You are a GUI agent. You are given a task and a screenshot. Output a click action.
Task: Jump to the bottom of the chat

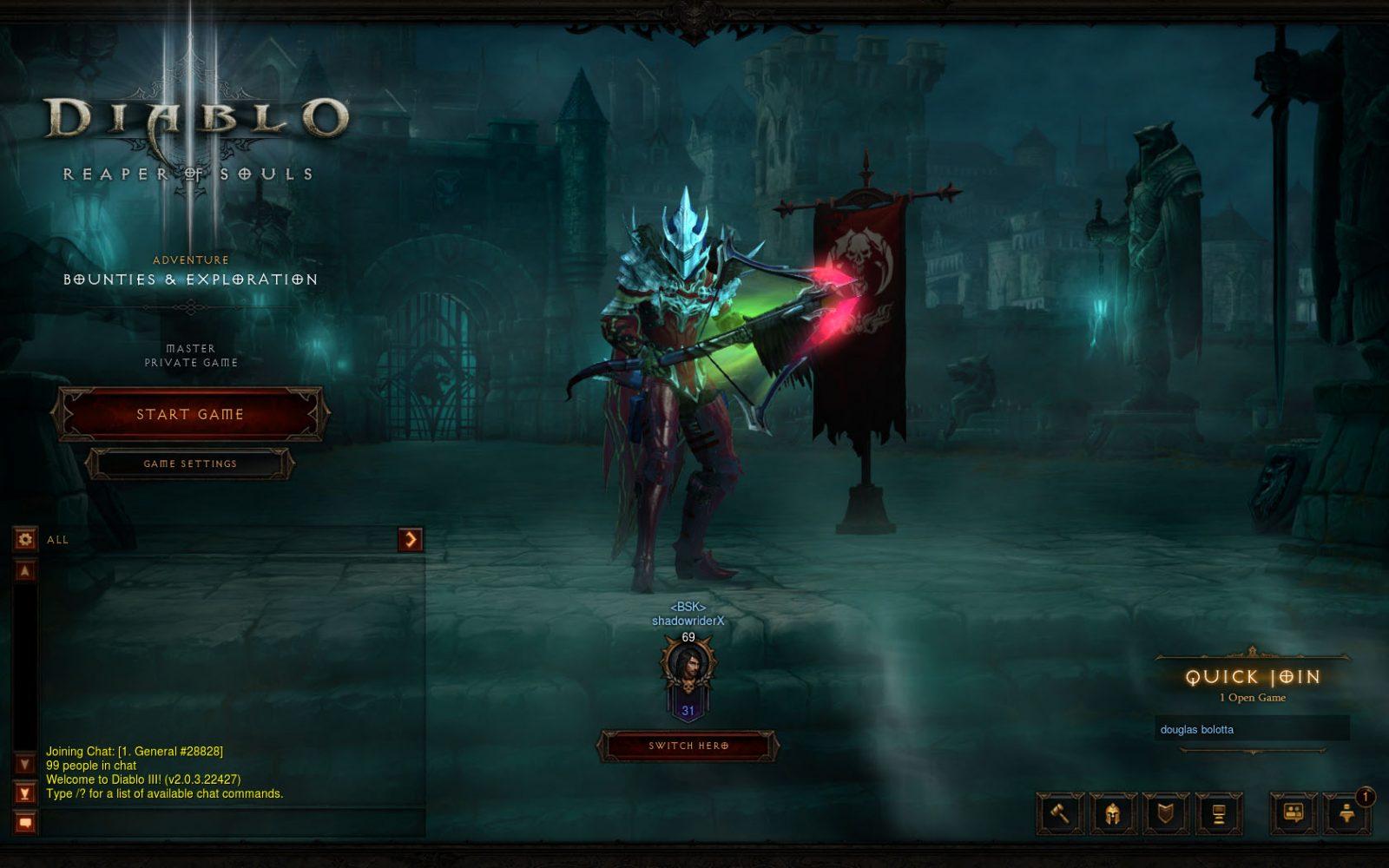pyautogui.click(x=25, y=793)
